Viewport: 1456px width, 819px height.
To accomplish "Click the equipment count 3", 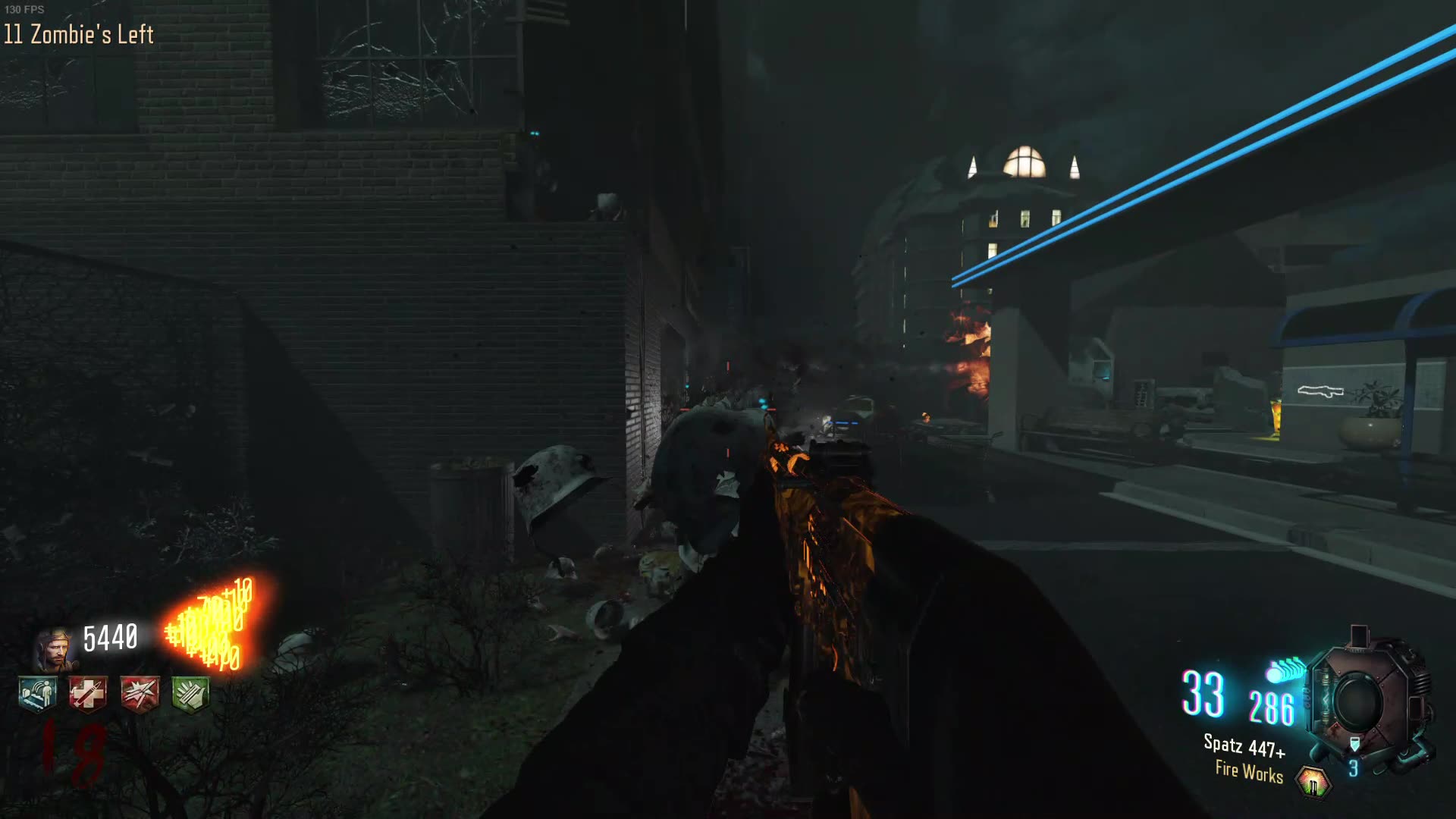I will pos(1352,767).
